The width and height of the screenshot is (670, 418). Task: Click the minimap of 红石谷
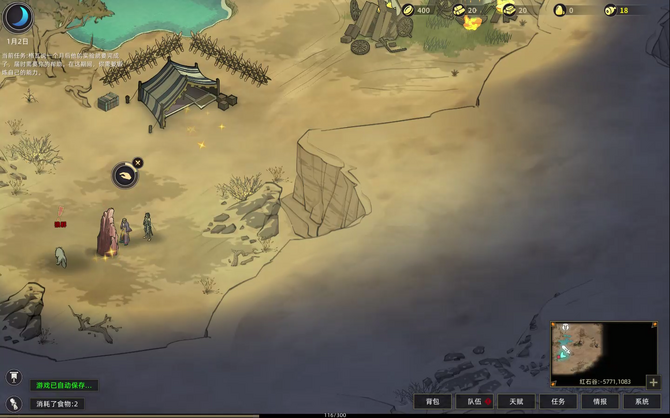coord(590,348)
